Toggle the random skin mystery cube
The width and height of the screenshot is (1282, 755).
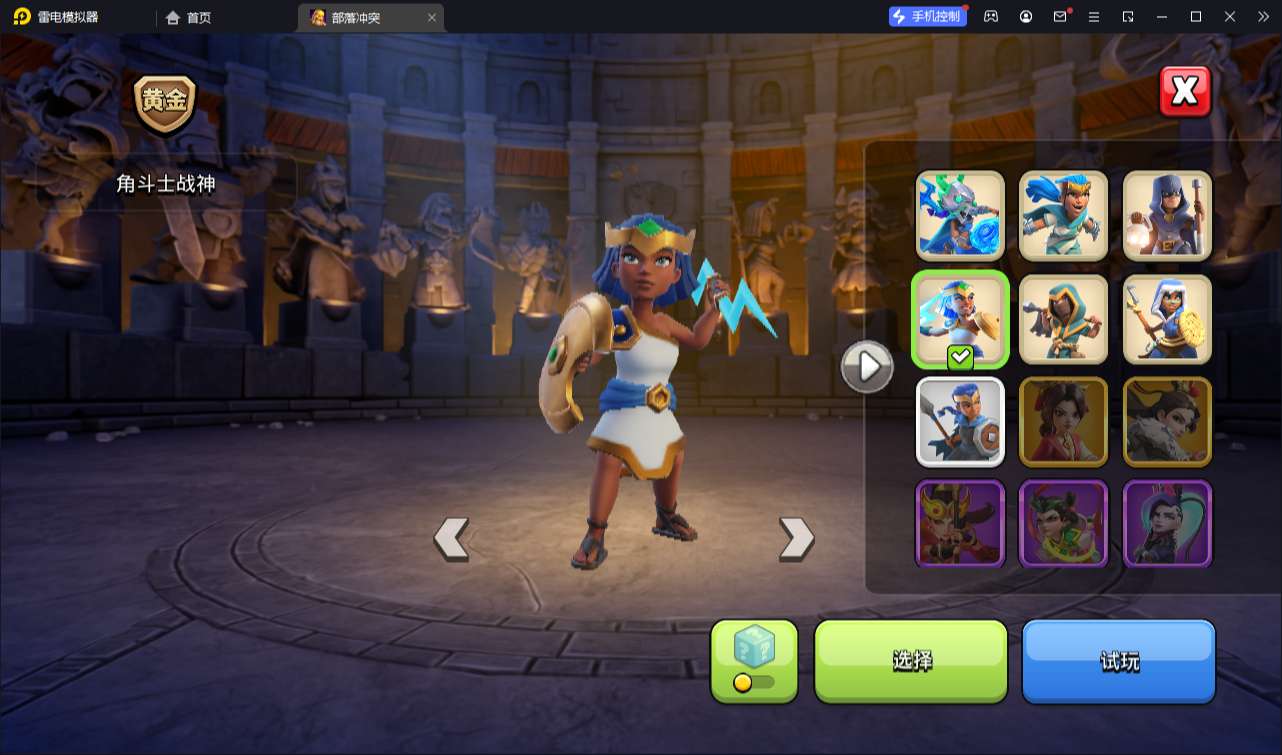click(x=754, y=660)
